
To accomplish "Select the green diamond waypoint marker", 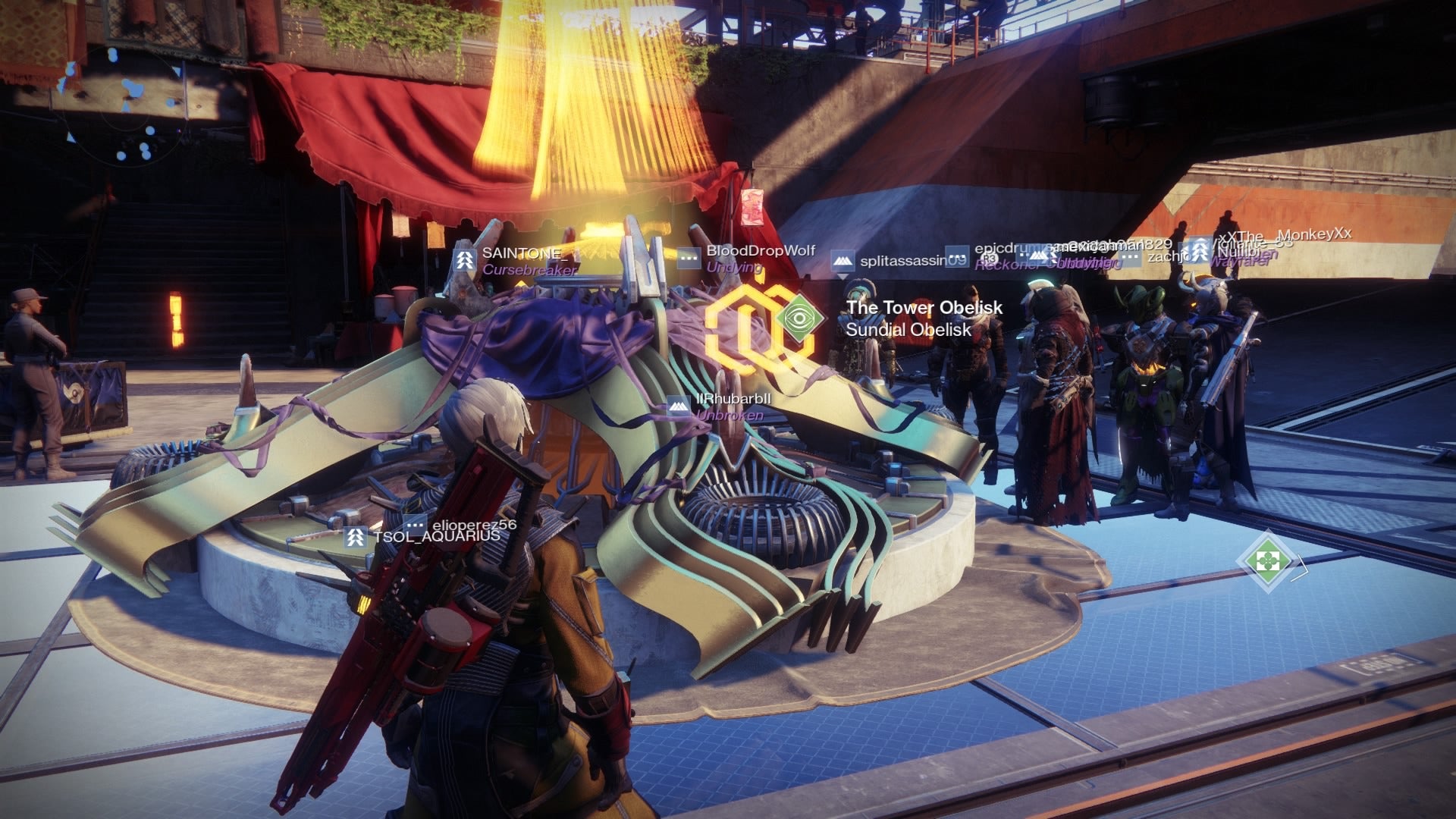I will (1267, 561).
